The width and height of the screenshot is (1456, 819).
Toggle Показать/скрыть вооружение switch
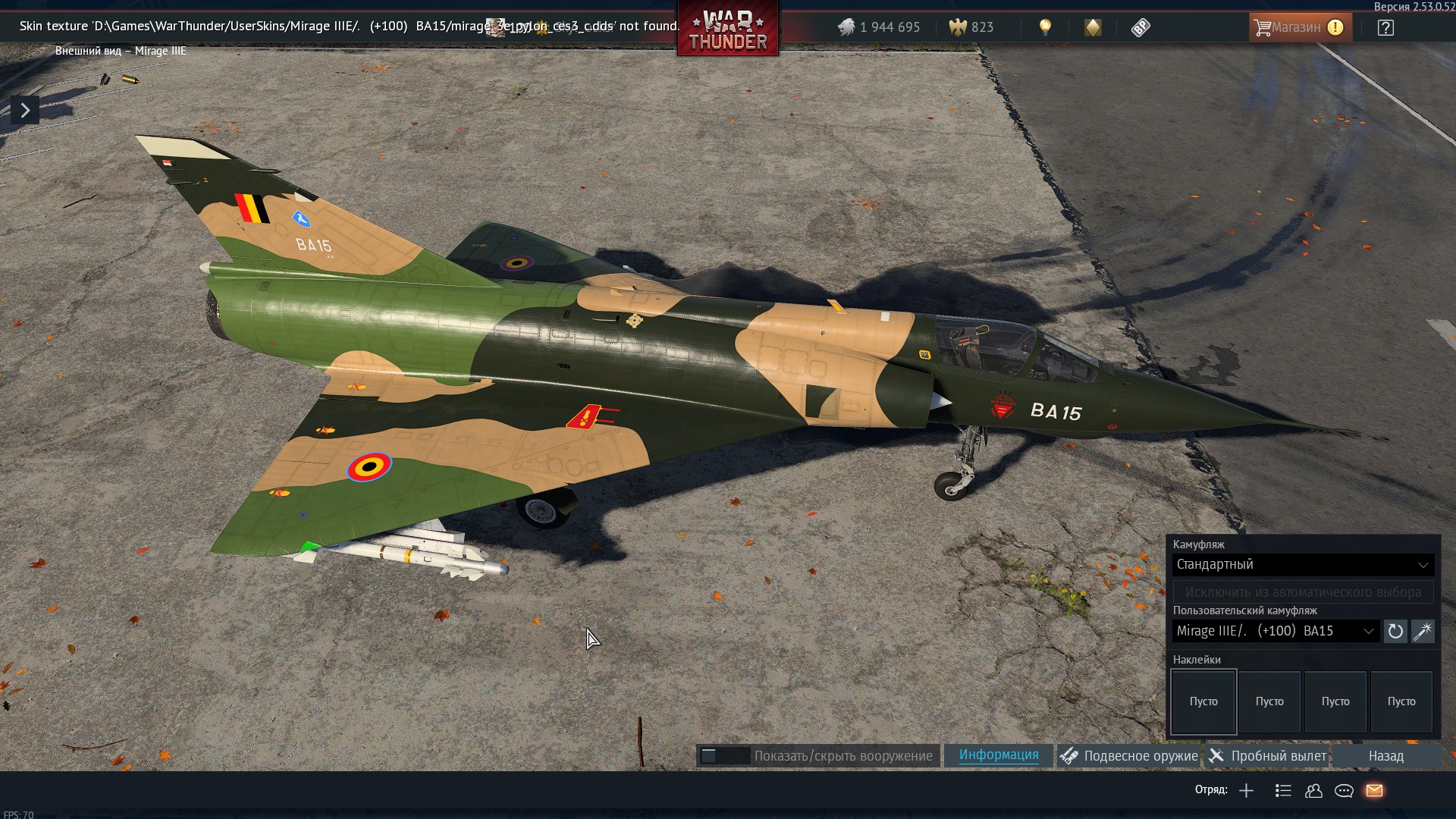pyautogui.click(x=724, y=756)
